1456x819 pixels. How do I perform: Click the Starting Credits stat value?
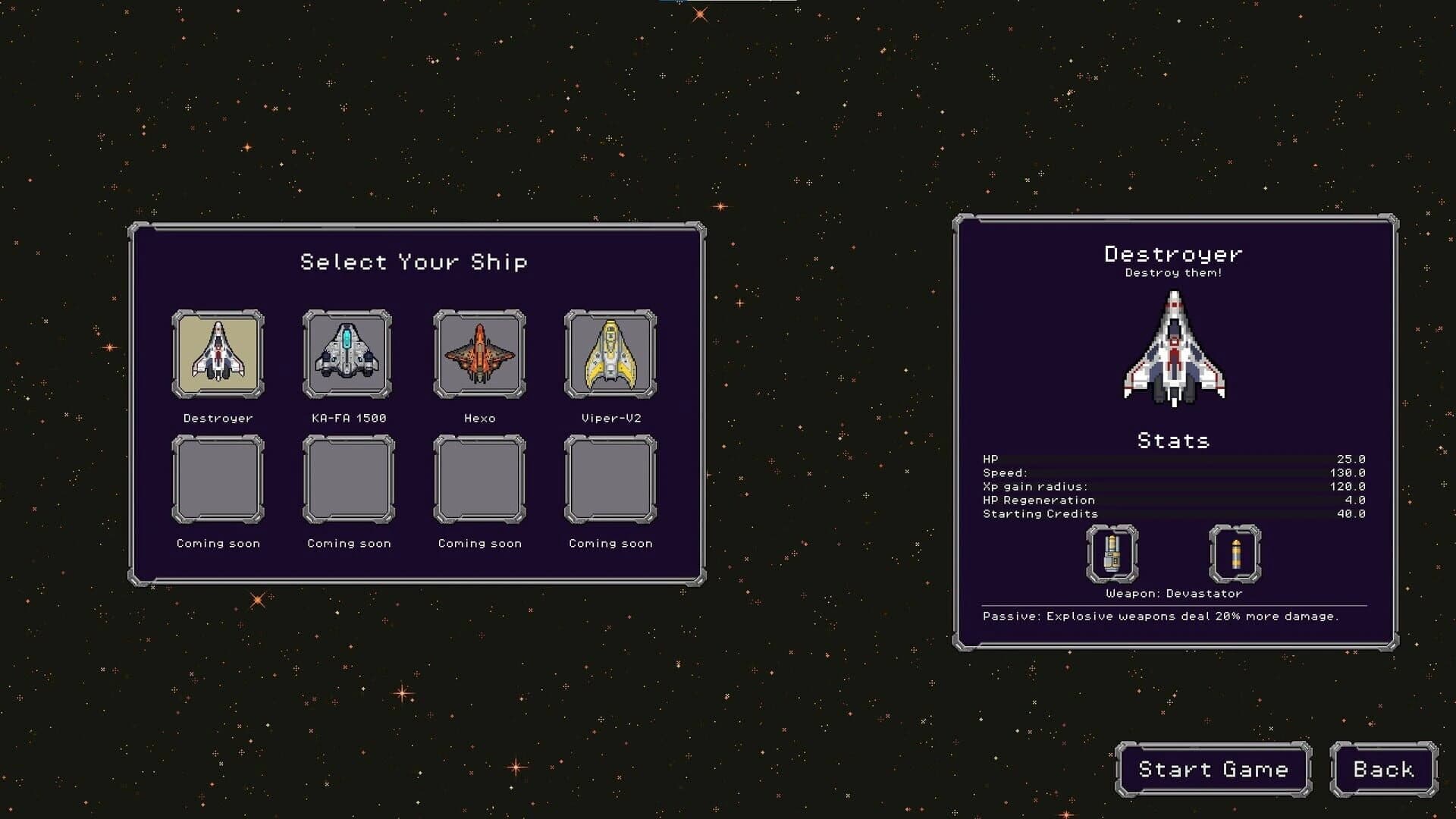[1353, 513]
